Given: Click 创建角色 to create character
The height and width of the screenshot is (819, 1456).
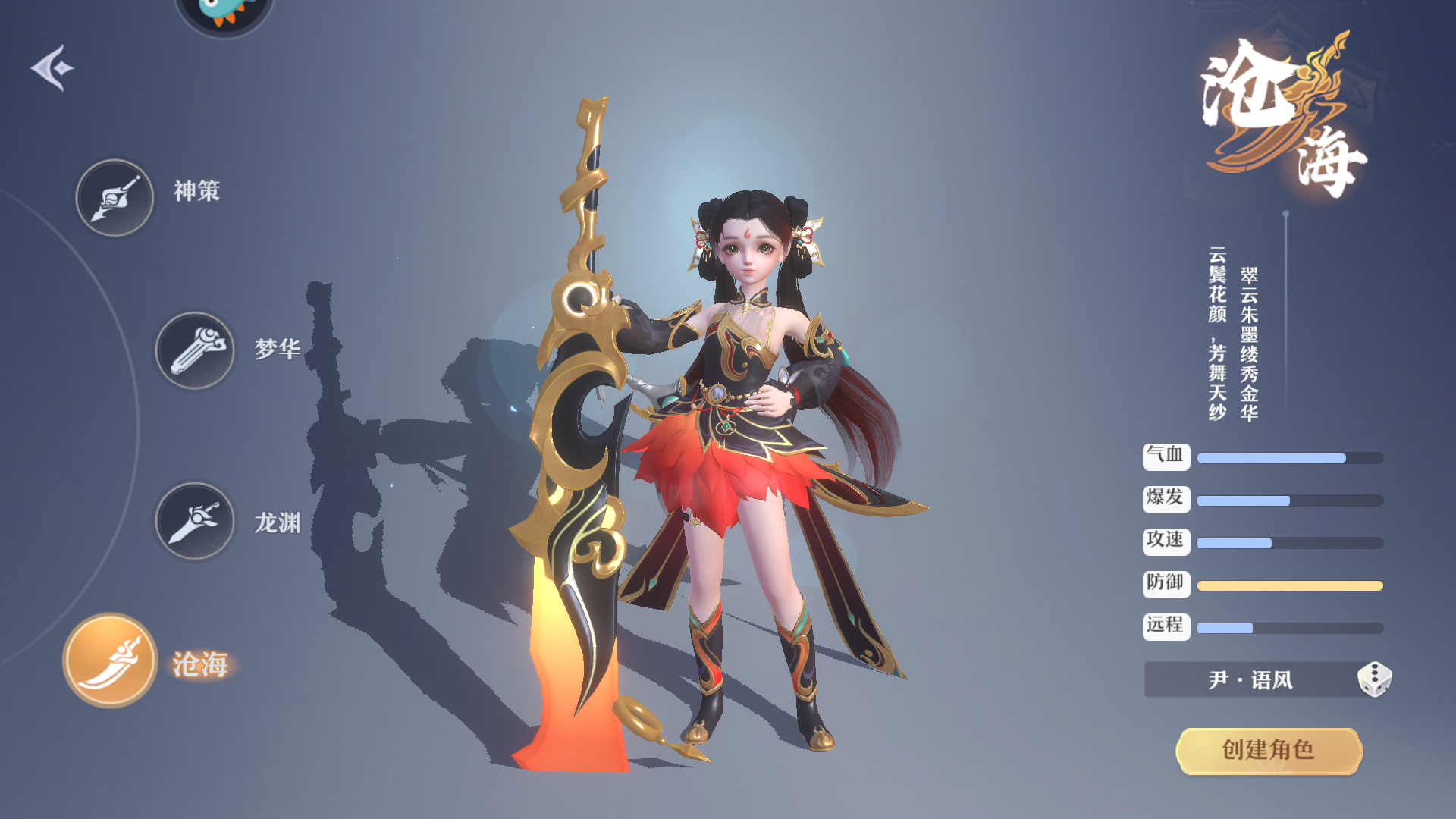Looking at the screenshot, I should coord(1268,750).
